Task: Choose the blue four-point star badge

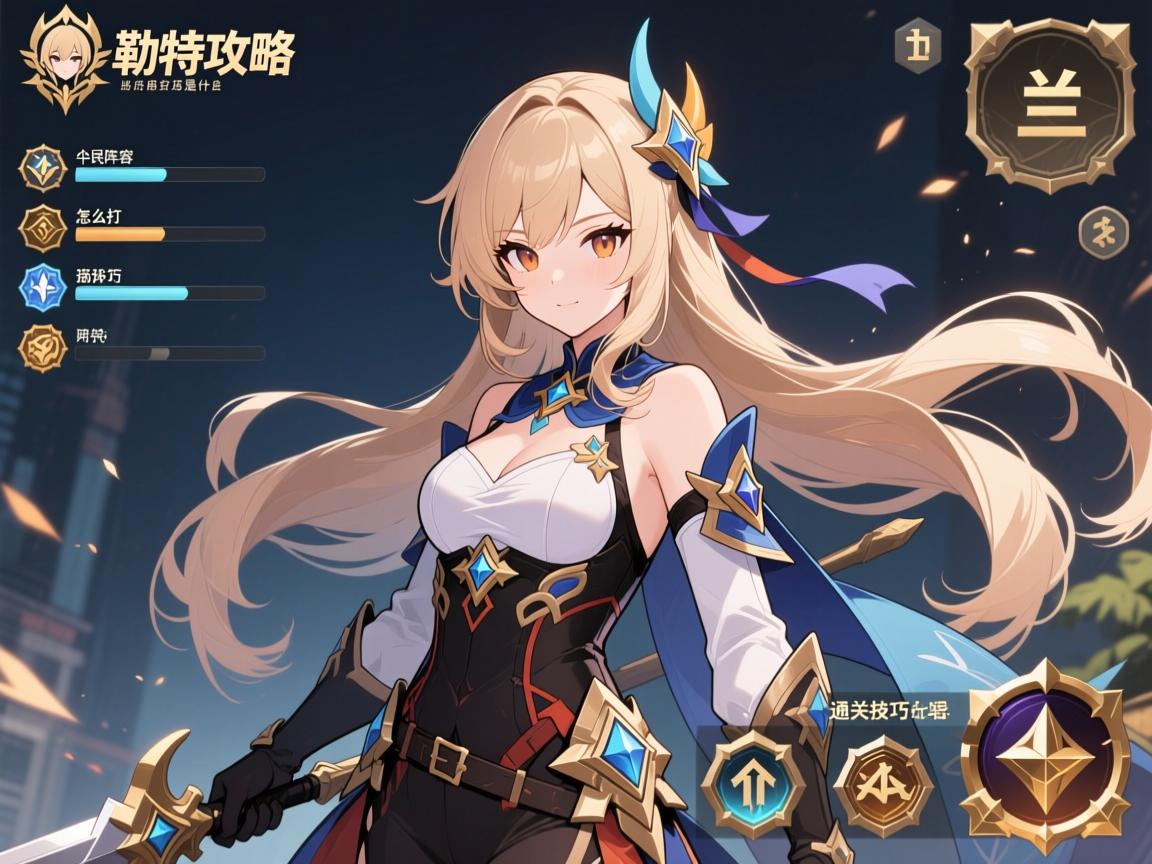Action: [x=43, y=287]
